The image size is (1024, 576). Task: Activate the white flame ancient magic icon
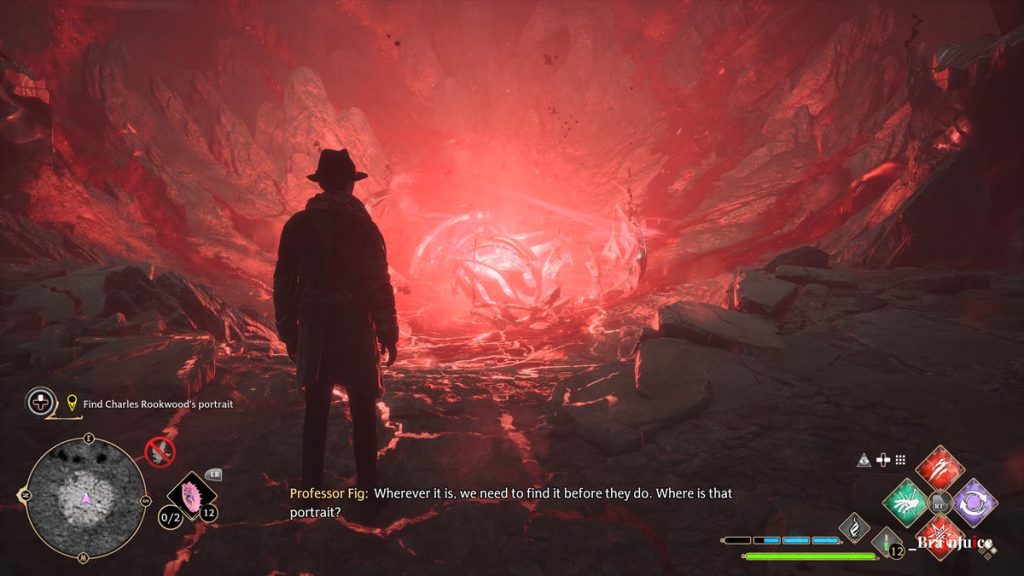855,526
